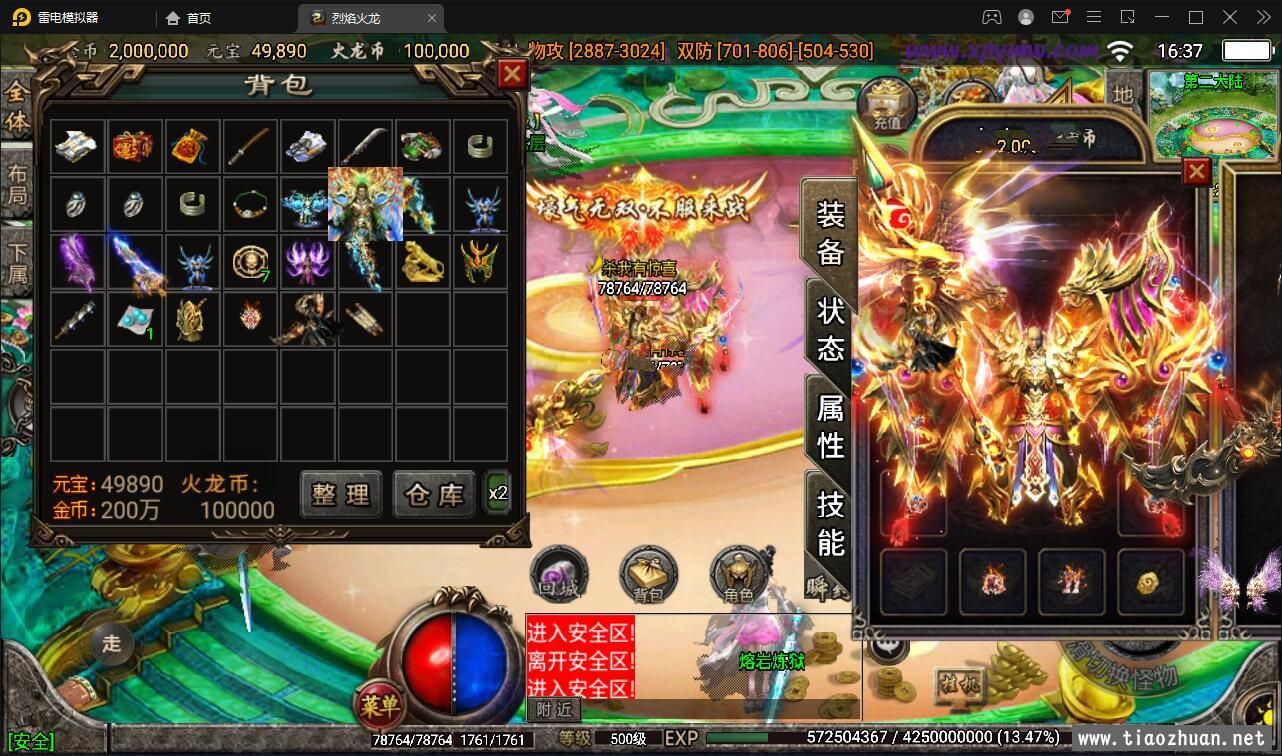Select the 附近 nearby chat tab
Image resolution: width=1282 pixels, height=756 pixels.
[x=554, y=708]
